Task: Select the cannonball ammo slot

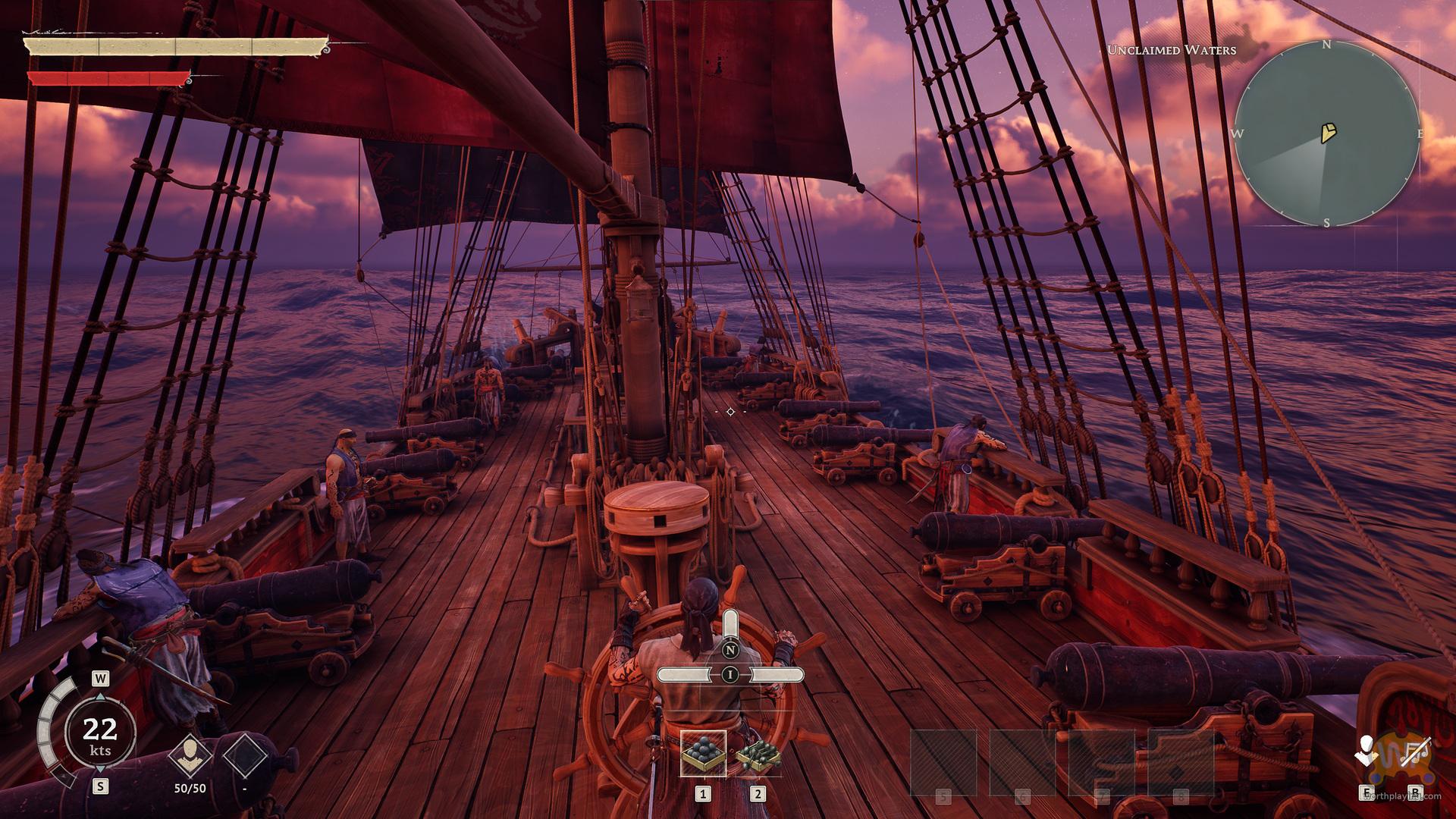Action: point(703,753)
